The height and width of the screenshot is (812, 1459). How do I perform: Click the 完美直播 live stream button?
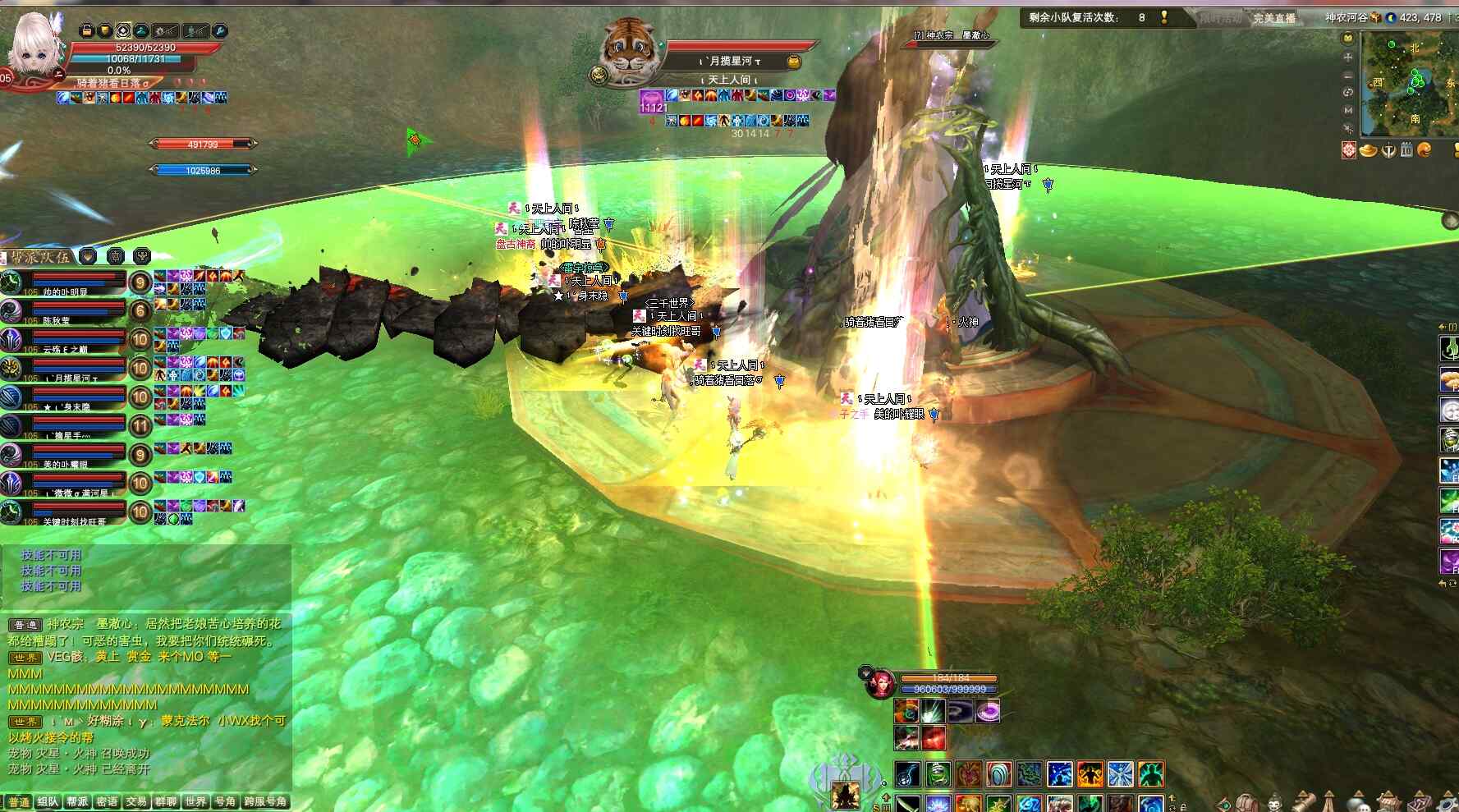[x=1273, y=18]
